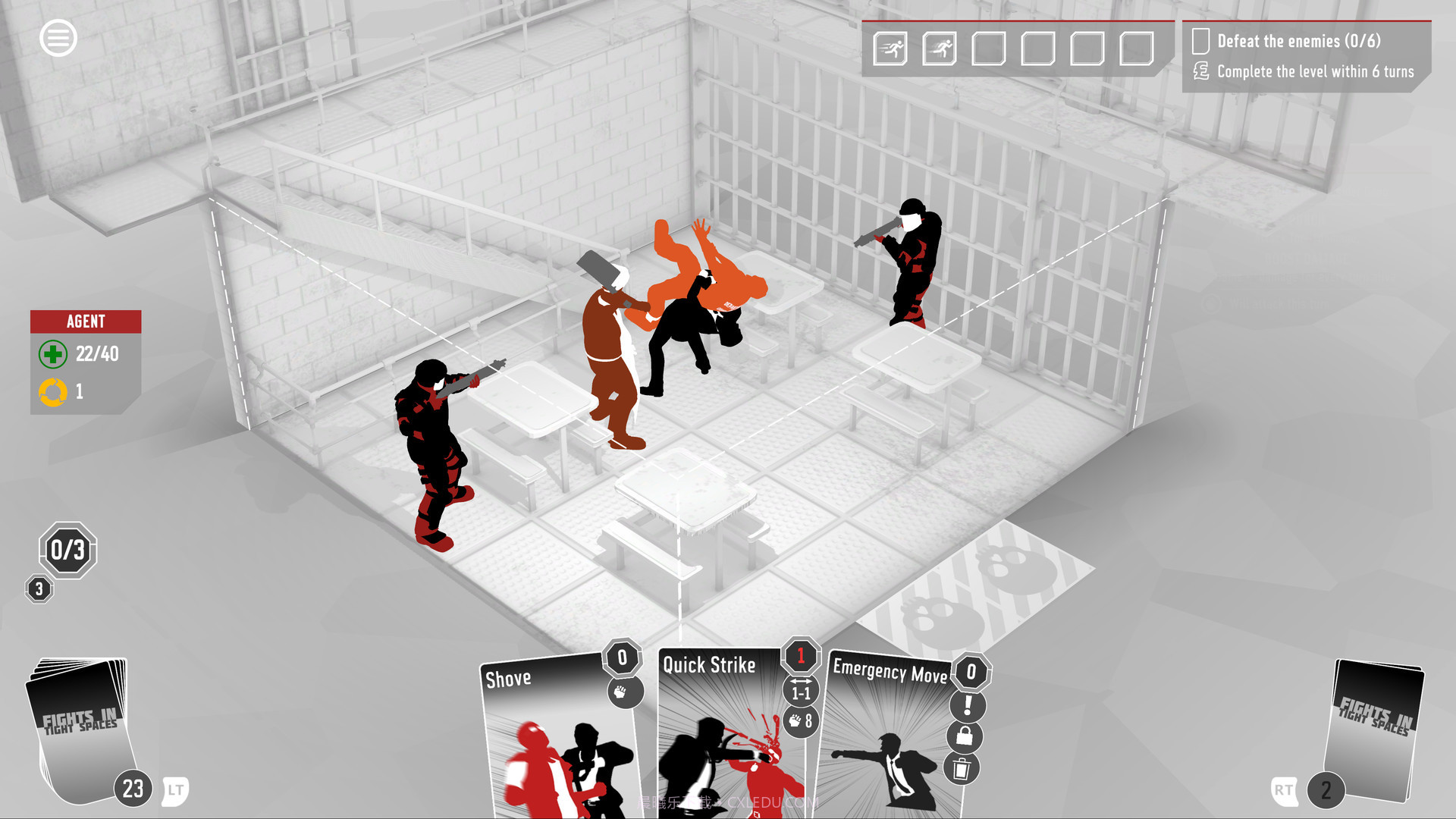Click the trash icon on Emergency Move

tap(962, 767)
